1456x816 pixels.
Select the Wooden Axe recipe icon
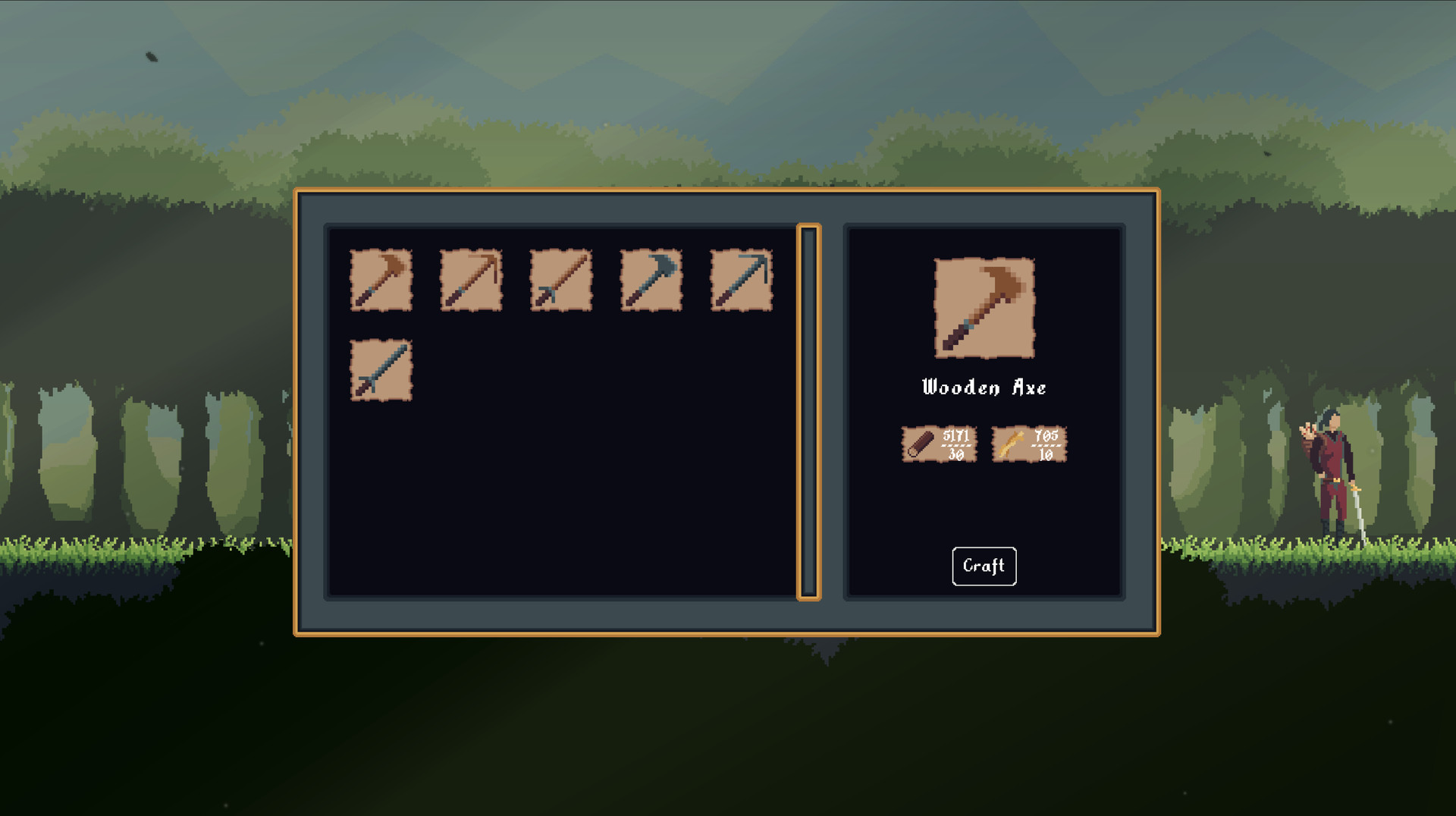381,281
